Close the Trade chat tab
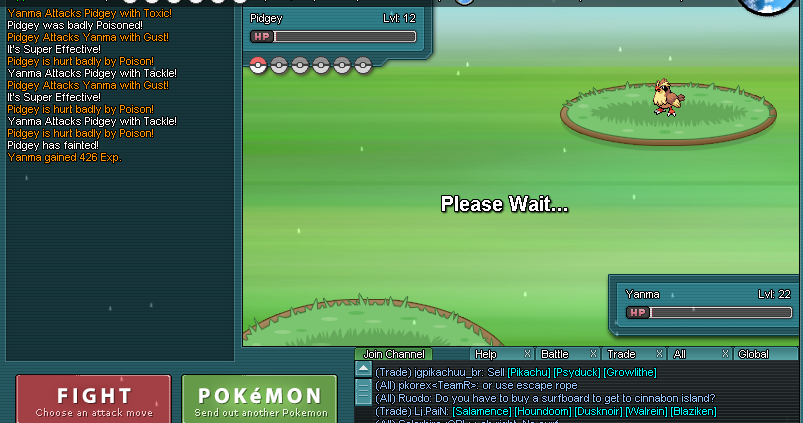This screenshot has height=423, width=803. 660,354
